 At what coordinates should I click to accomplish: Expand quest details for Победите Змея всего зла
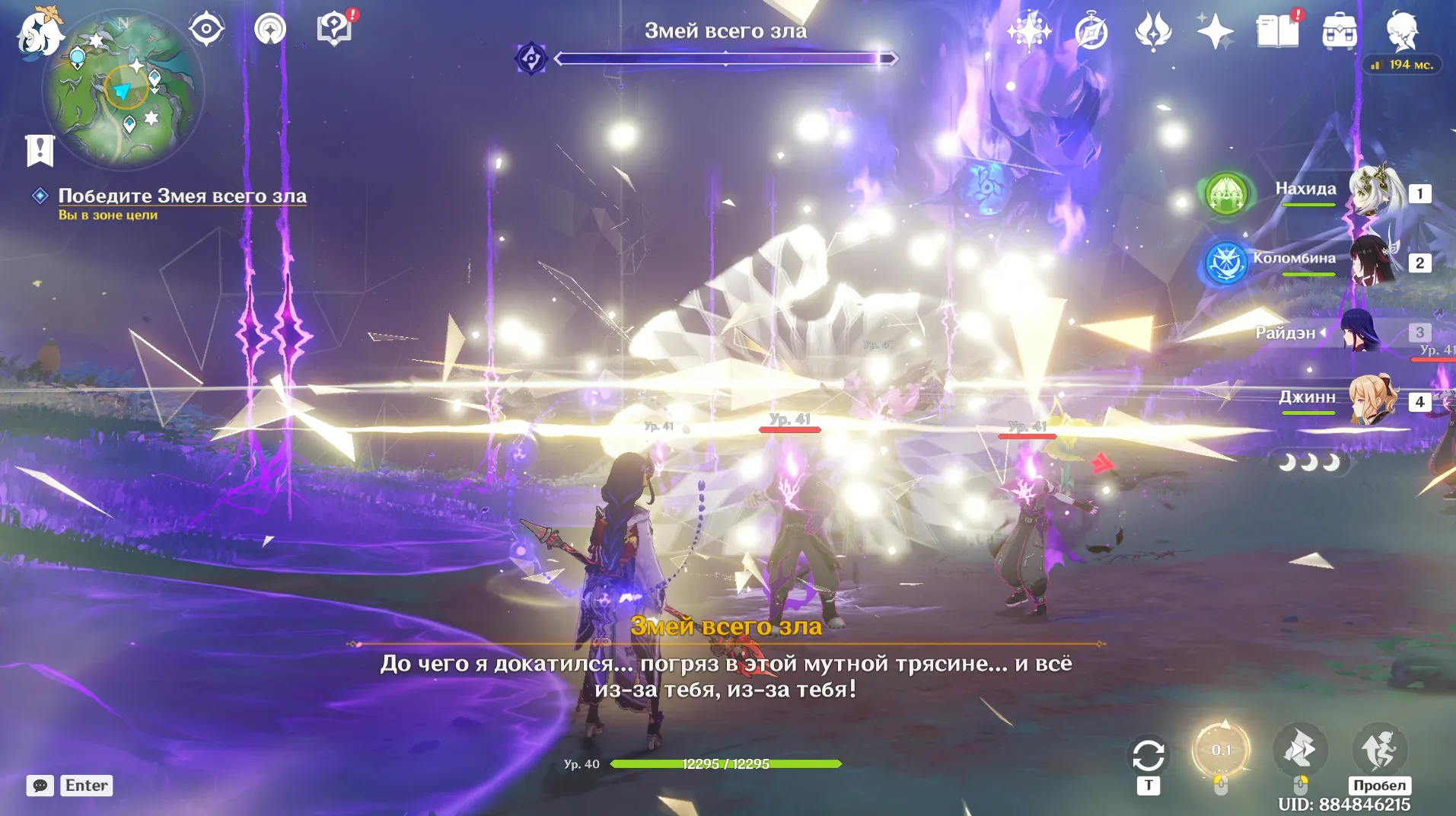click(181, 196)
